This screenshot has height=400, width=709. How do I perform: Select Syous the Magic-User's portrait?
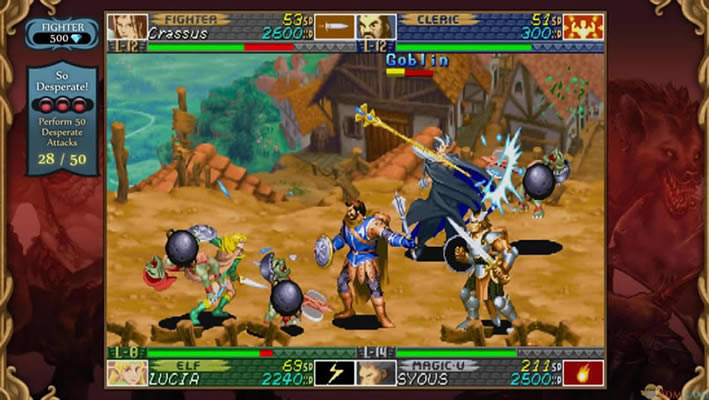coord(377,373)
